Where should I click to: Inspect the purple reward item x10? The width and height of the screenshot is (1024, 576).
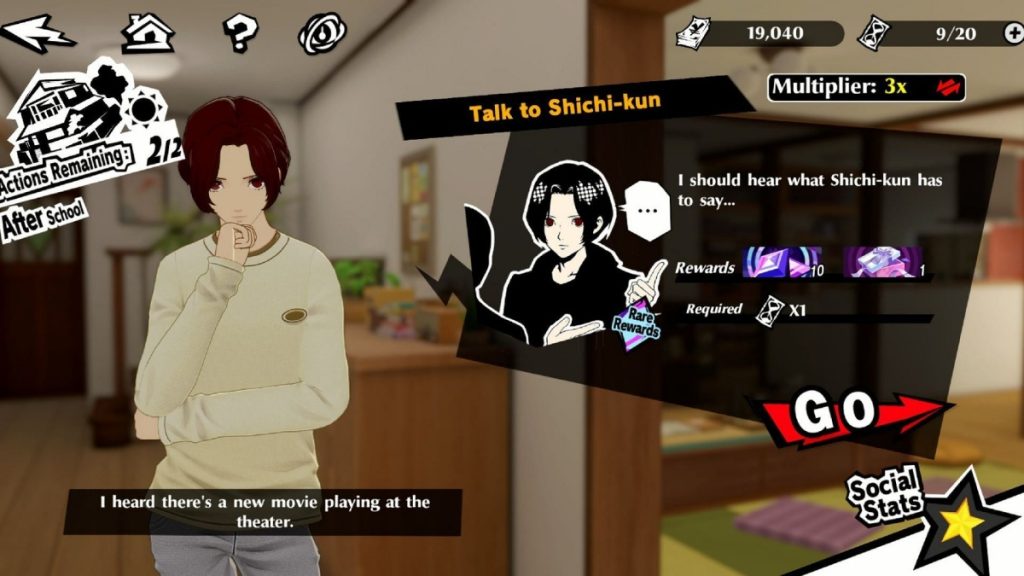click(781, 265)
